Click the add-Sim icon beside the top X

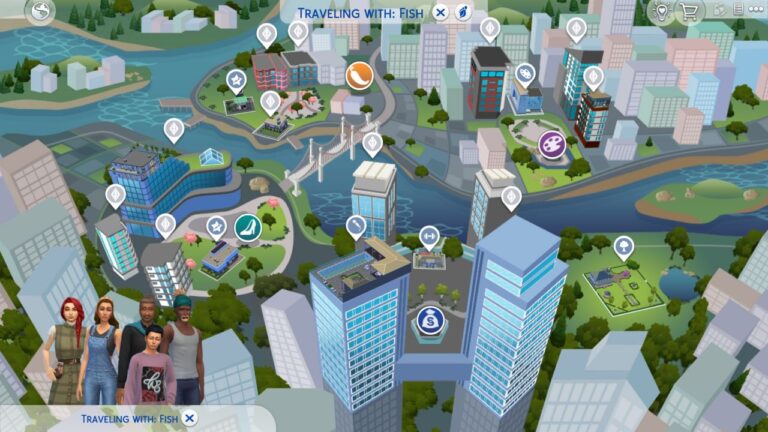[463, 13]
